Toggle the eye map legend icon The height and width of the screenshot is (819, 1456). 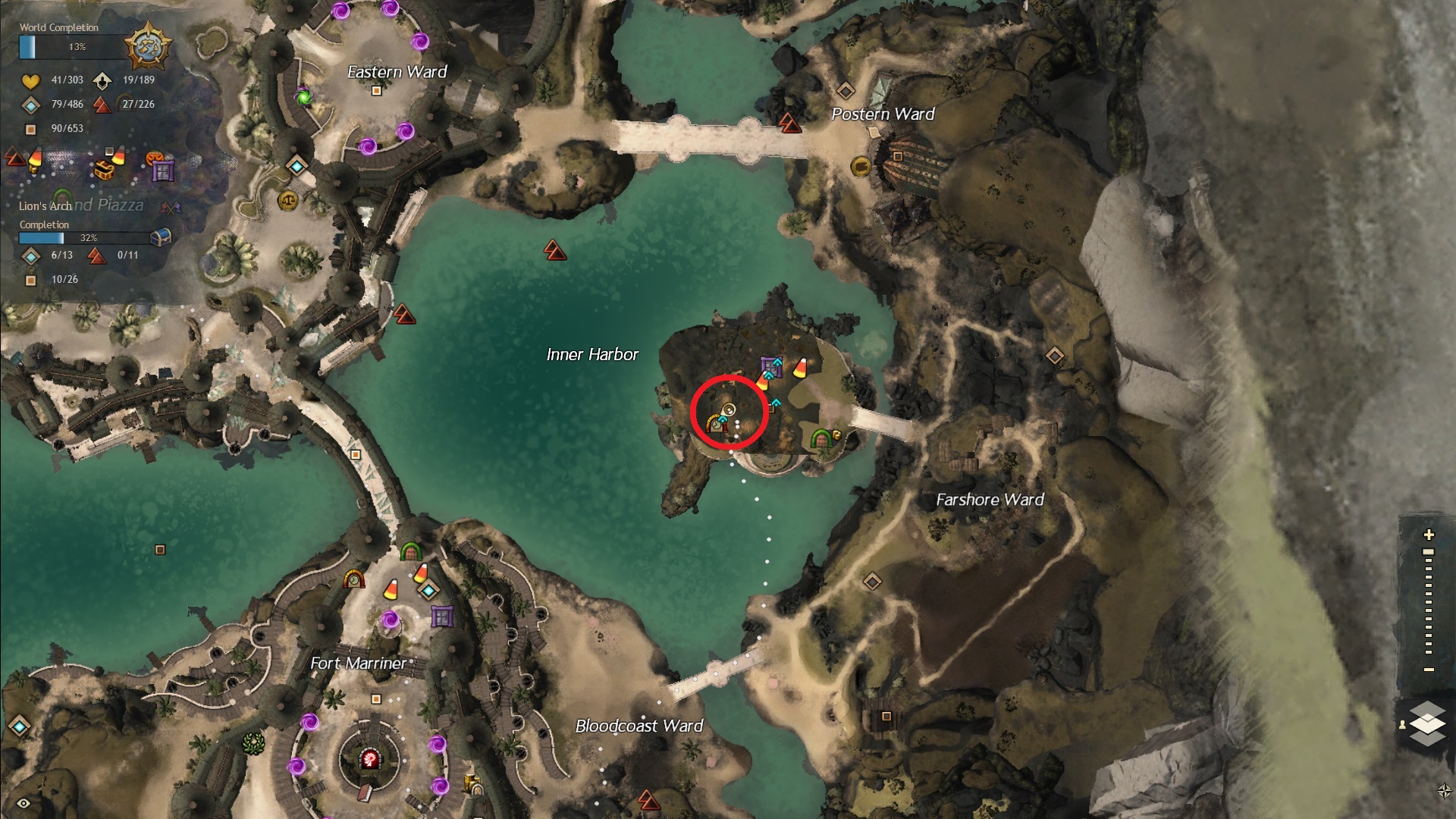click(24, 804)
